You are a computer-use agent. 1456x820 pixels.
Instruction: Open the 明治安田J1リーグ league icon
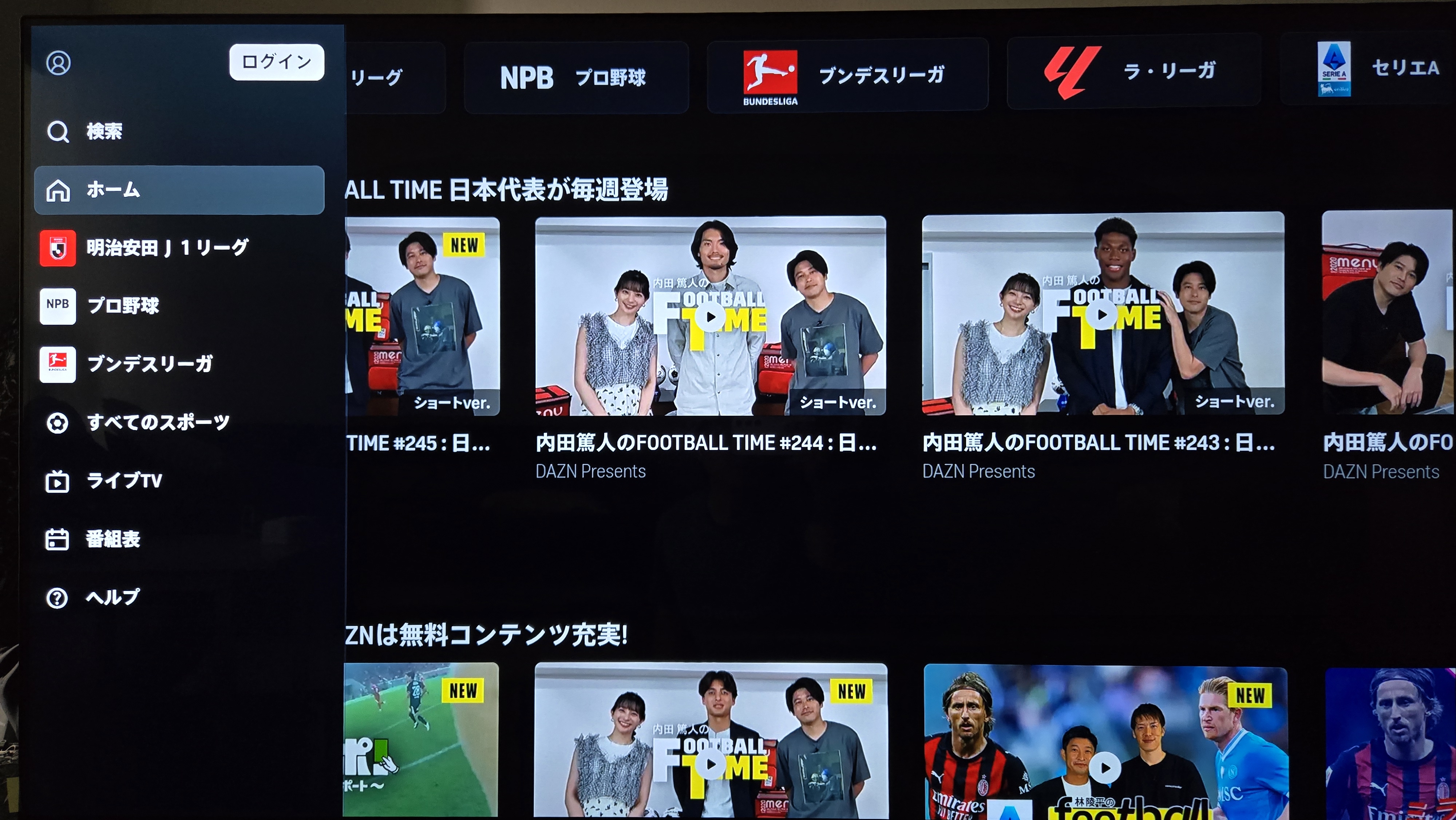57,248
